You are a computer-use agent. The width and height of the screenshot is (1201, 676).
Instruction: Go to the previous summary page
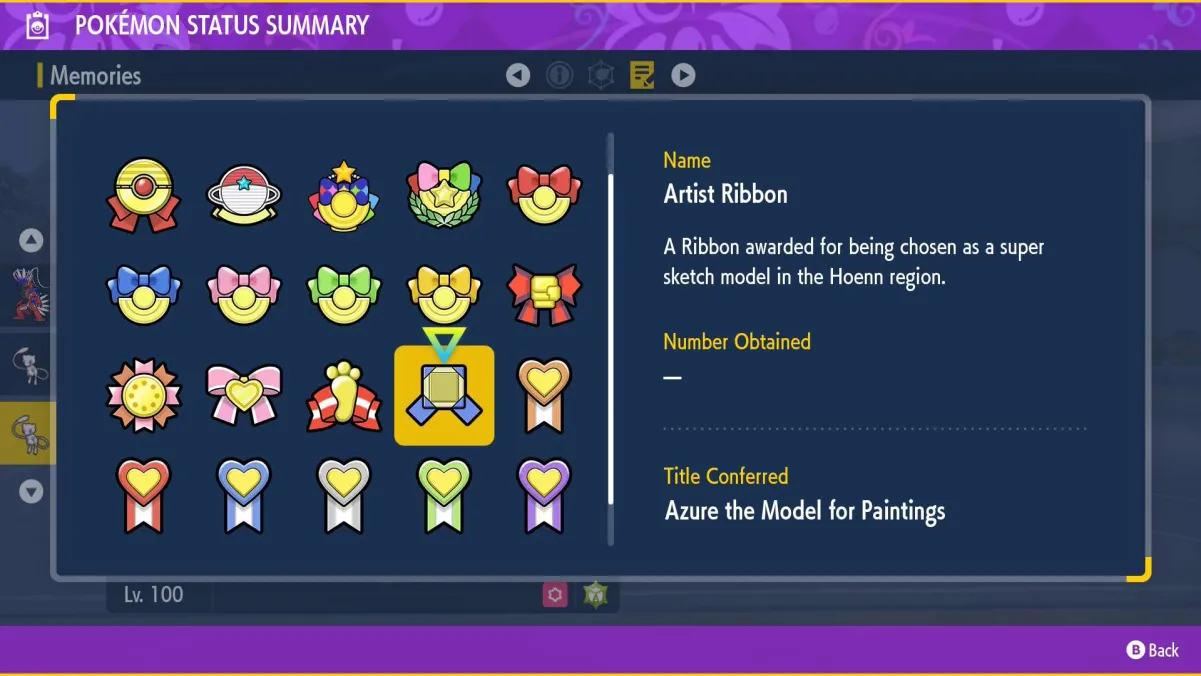pos(518,75)
